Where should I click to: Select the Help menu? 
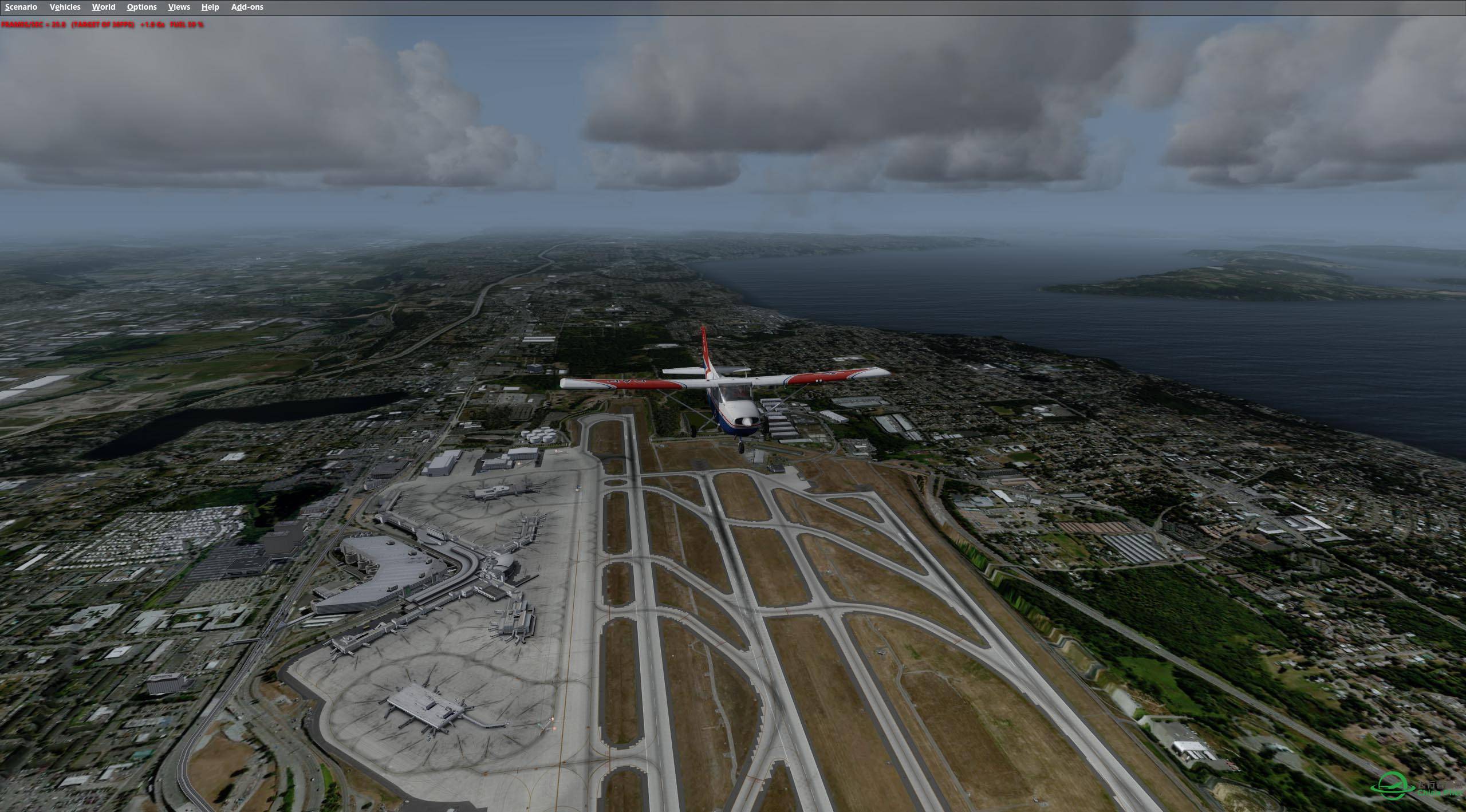pyautogui.click(x=210, y=7)
